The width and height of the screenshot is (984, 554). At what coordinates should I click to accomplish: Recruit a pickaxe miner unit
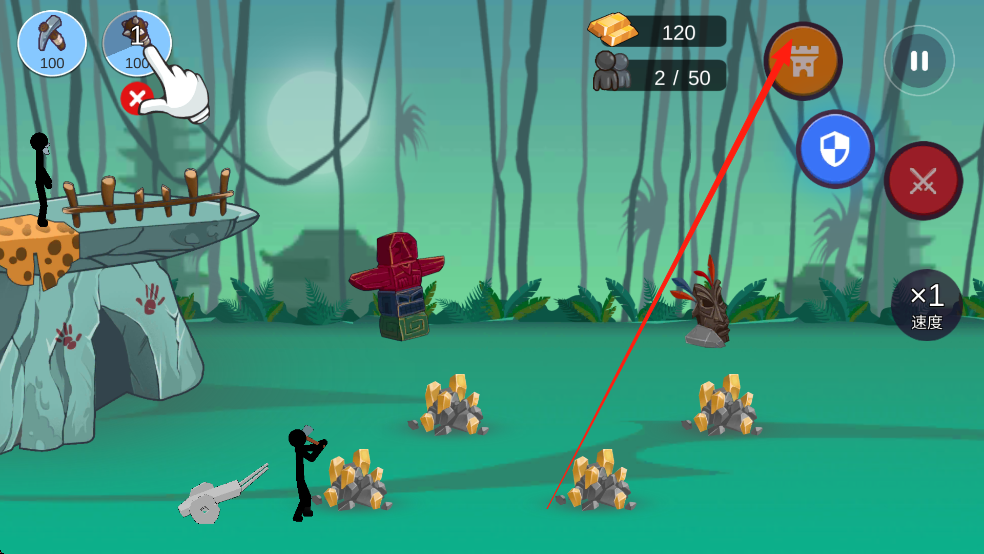click(x=52, y=44)
